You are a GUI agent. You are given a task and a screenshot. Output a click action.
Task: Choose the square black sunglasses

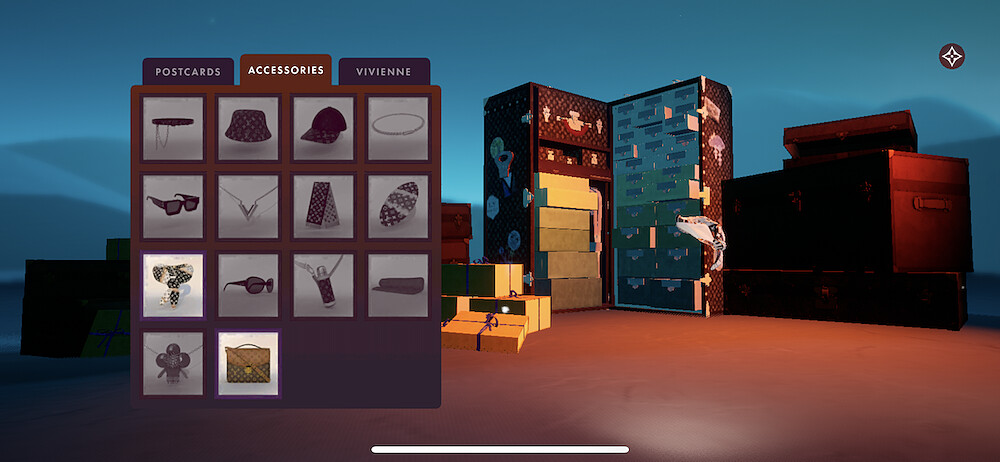pos(173,206)
